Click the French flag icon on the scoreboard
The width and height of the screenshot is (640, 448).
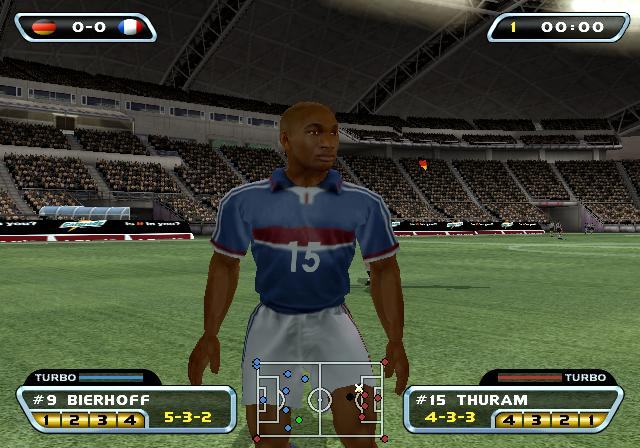tap(128, 27)
